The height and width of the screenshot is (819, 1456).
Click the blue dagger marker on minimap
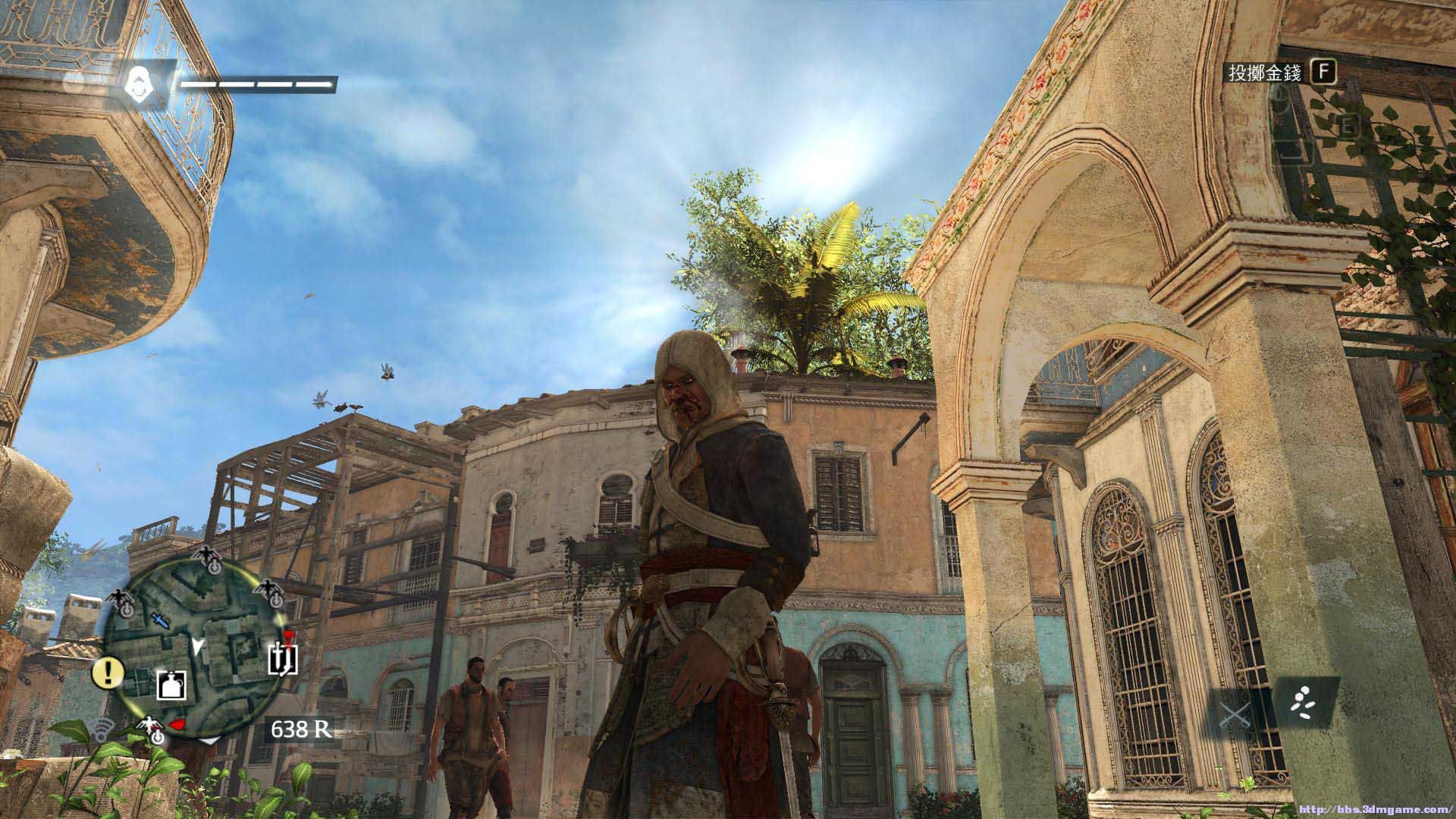pos(159,620)
